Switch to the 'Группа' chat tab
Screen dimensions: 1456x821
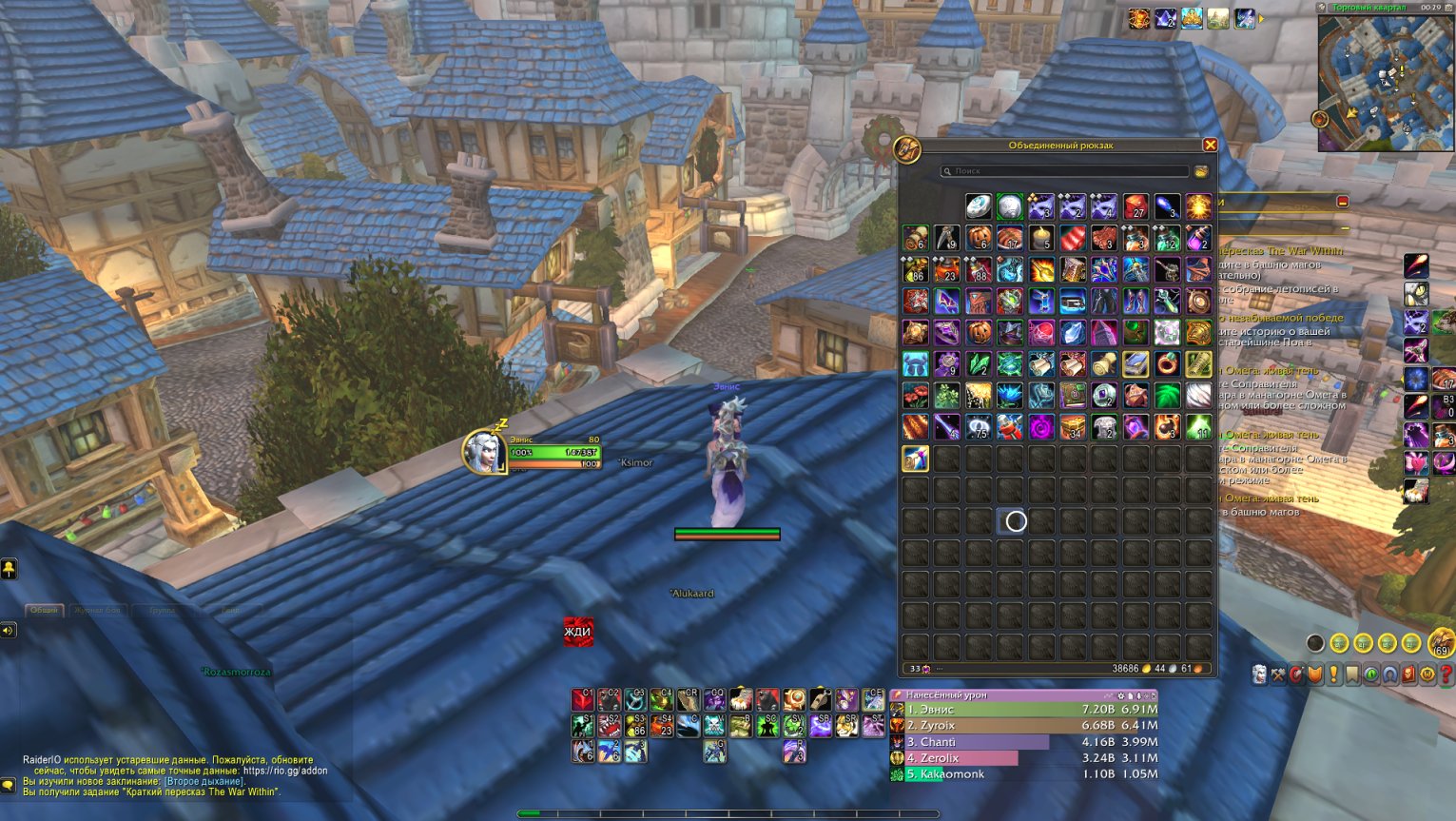[x=163, y=610]
